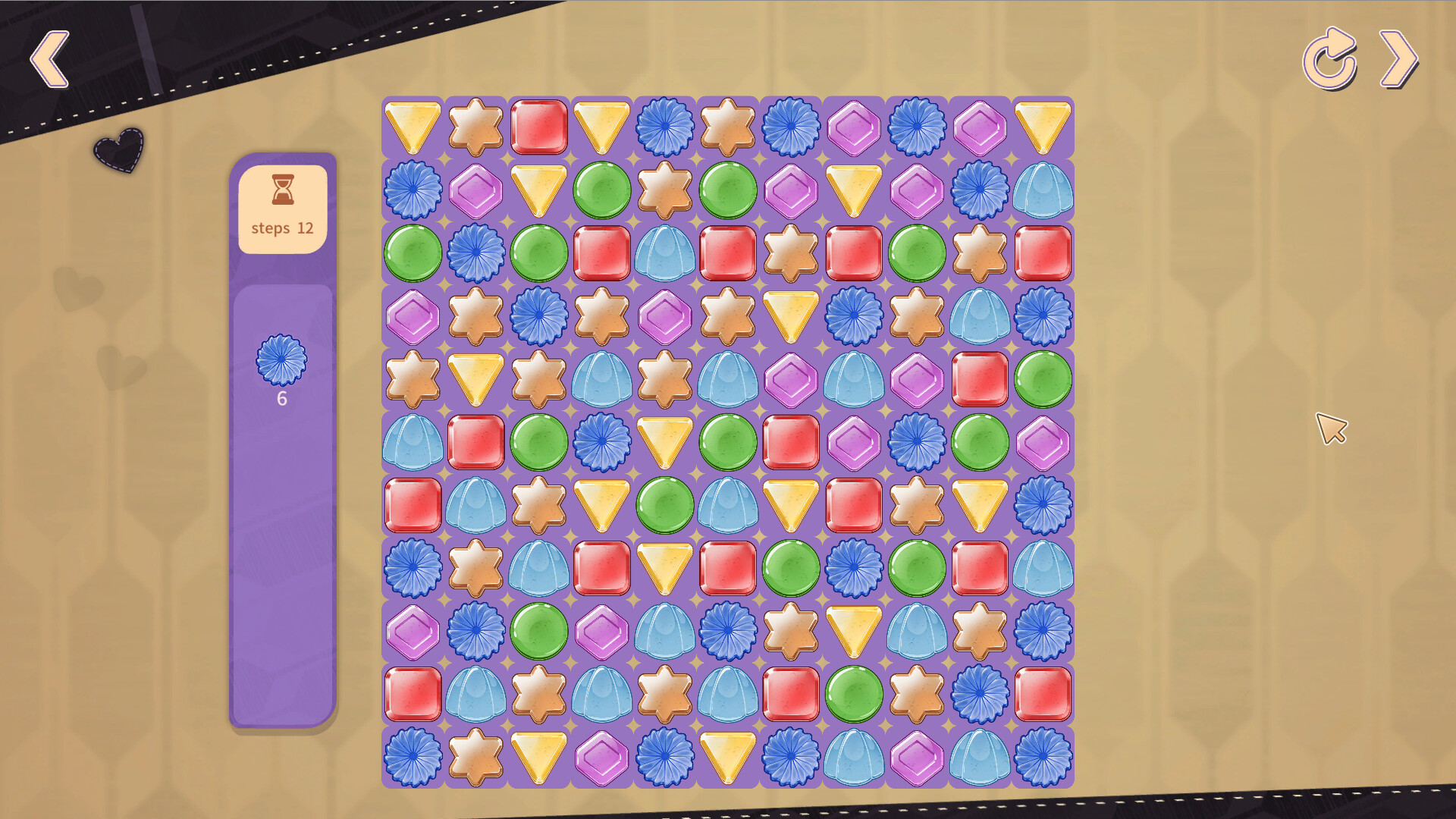Go back with the left arrow button
The width and height of the screenshot is (1456, 819).
coord(50,59)
